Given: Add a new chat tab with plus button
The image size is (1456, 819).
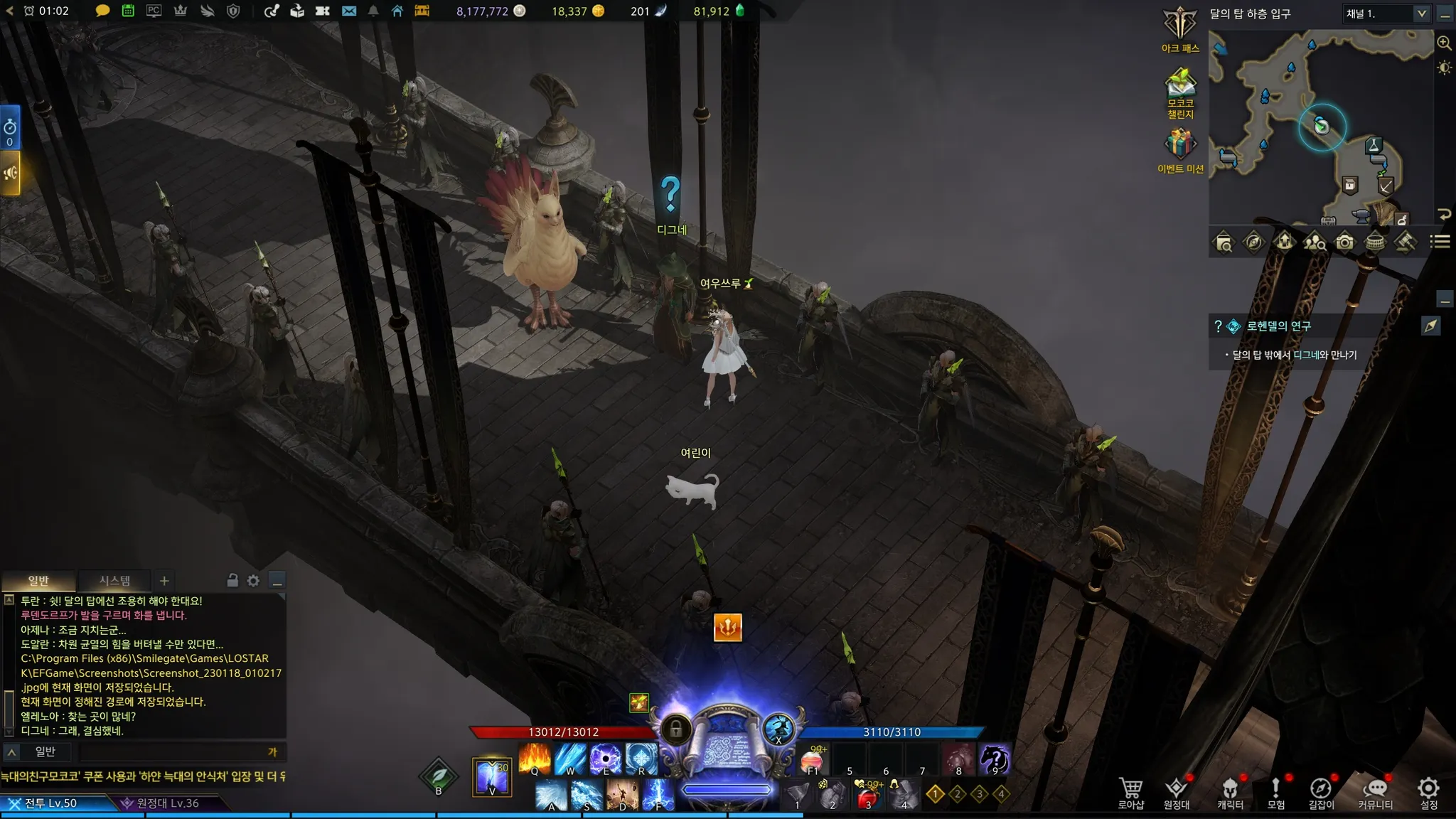Looking at the screenshot, I should point(164,581).
